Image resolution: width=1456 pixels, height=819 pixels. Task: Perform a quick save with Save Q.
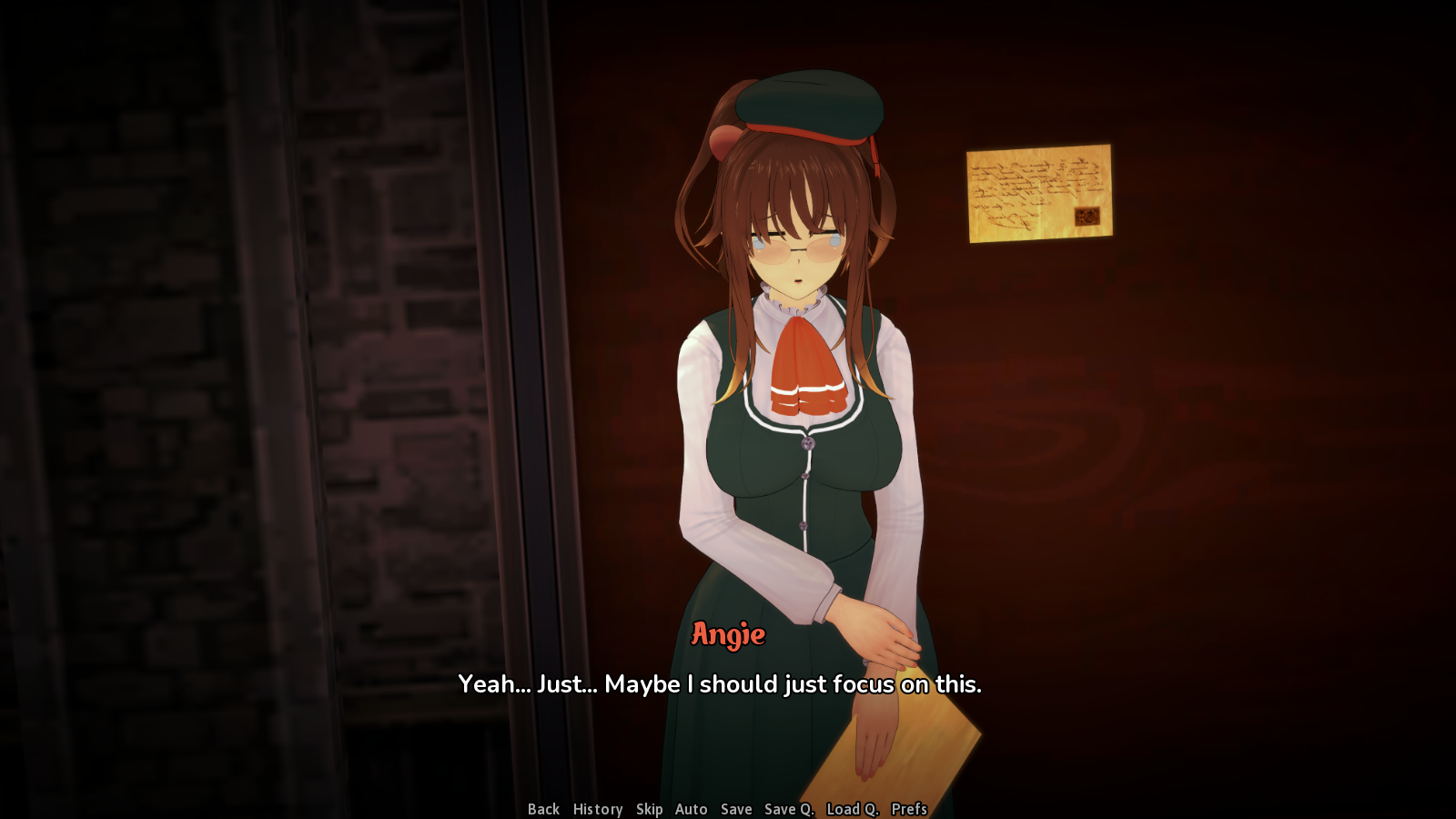pos(788,809)
